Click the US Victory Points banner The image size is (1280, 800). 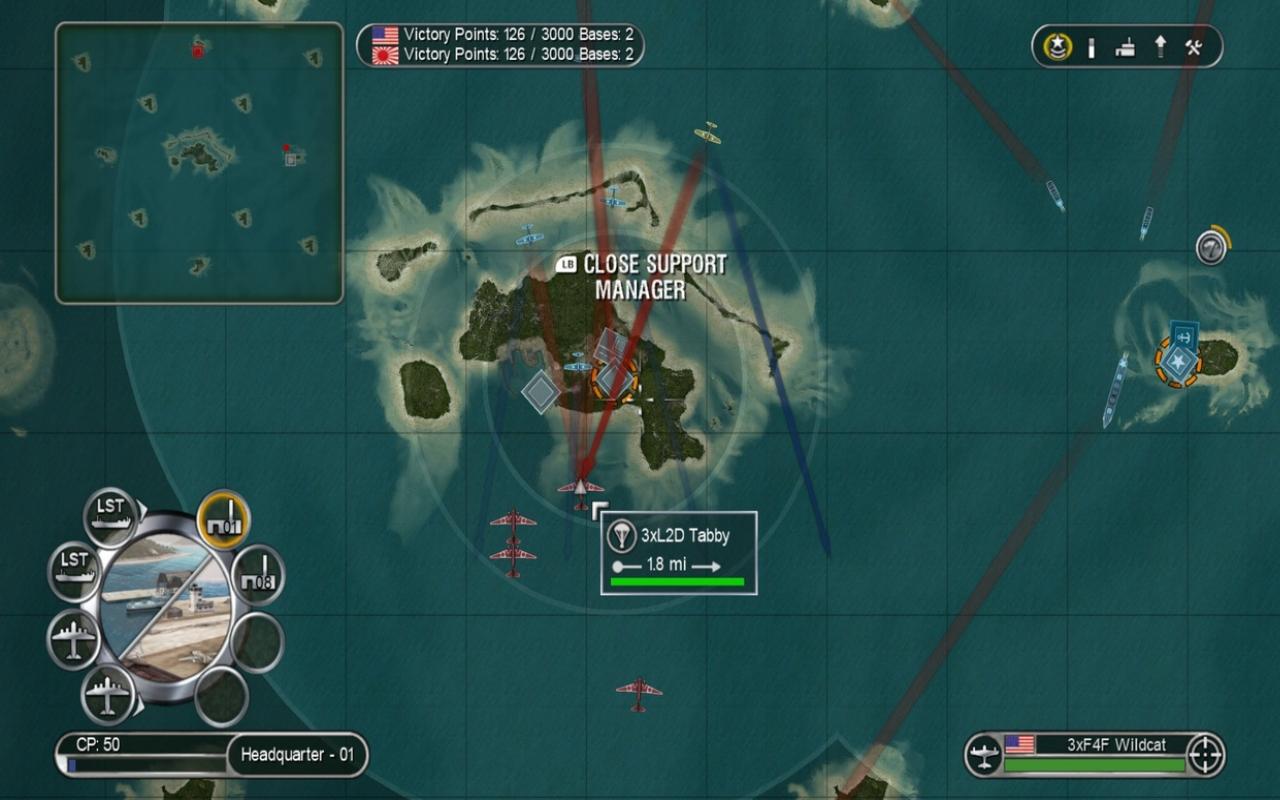click(498, 33)
